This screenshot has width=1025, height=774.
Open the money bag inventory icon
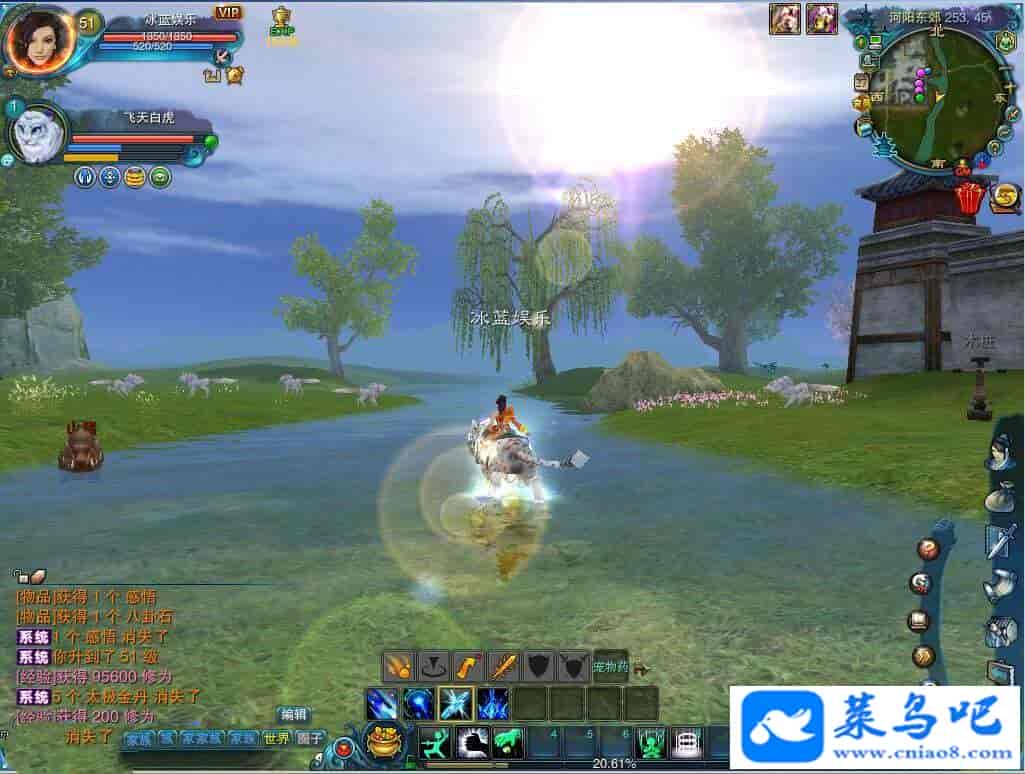(x=999, y=497)
